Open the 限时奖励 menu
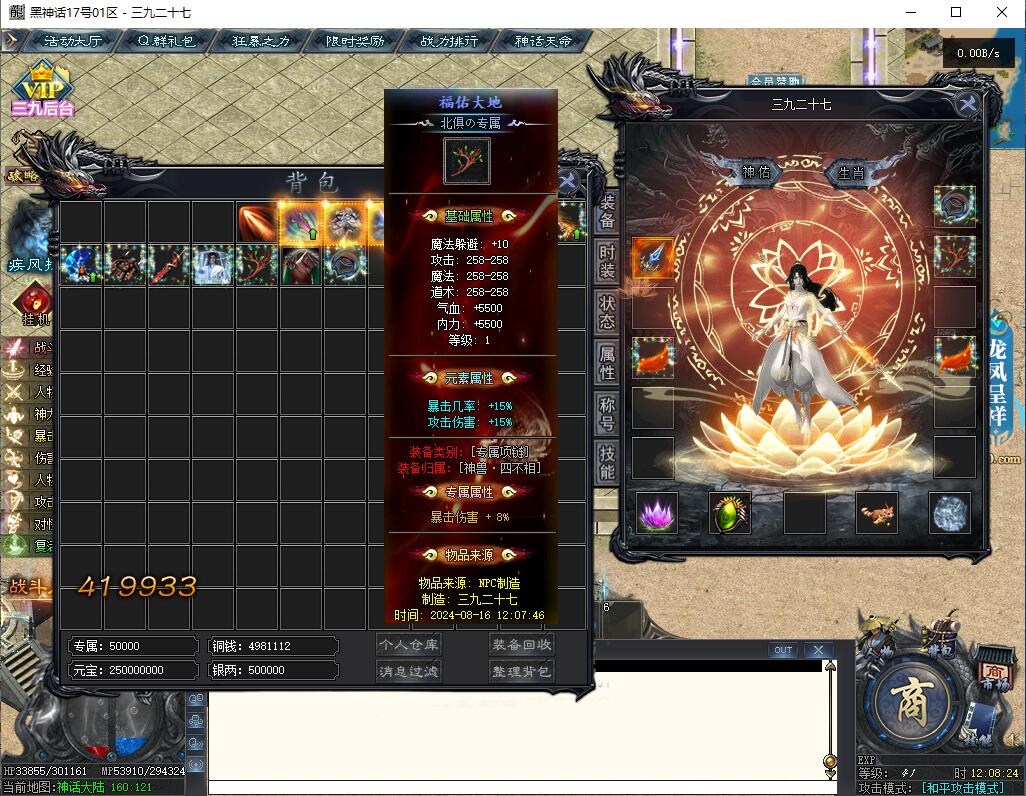Image resolution: width=1026 pixels, height=796 pixels. coord(355,41)
